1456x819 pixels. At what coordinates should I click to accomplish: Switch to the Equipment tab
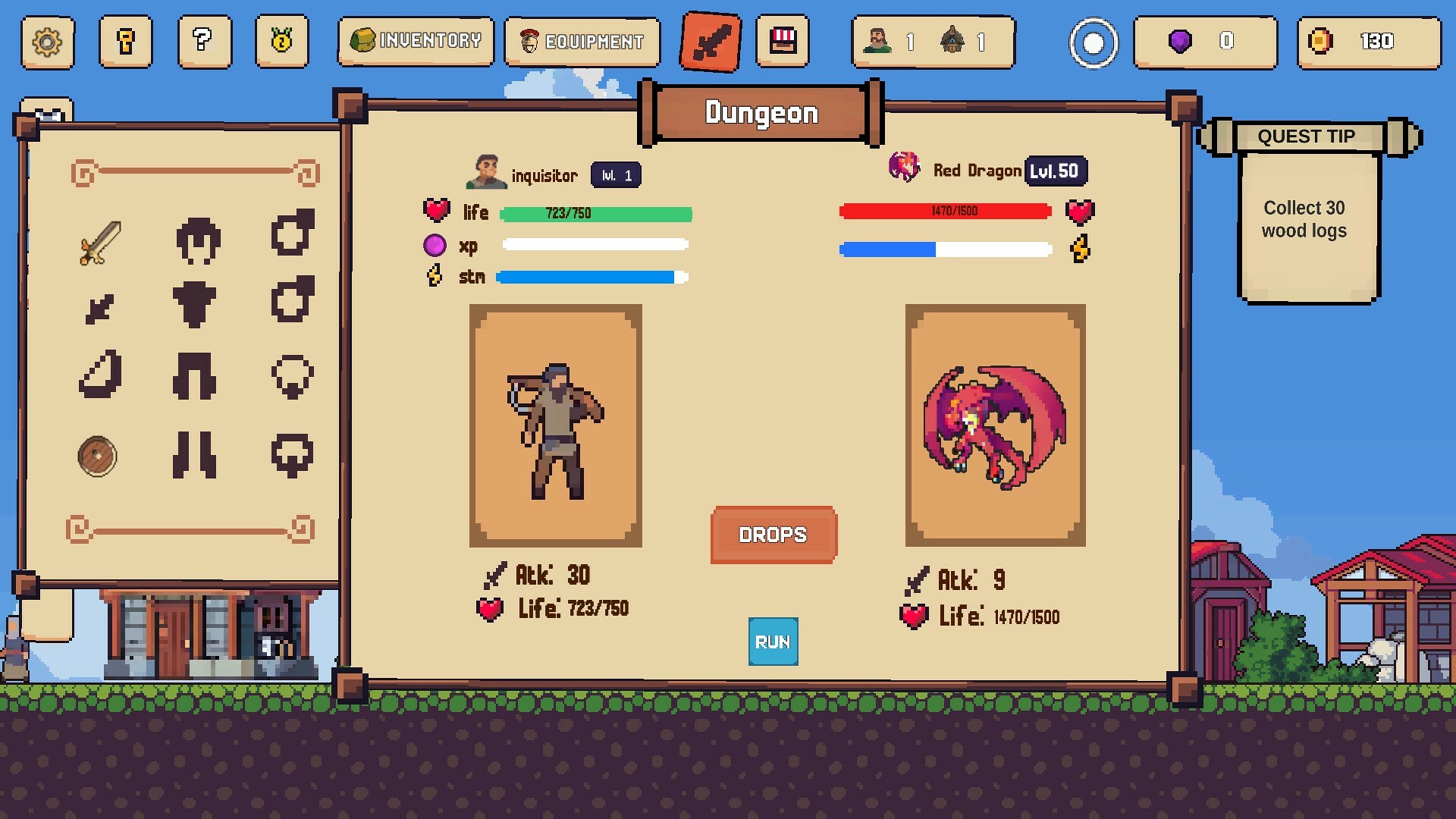coord(582,42)
